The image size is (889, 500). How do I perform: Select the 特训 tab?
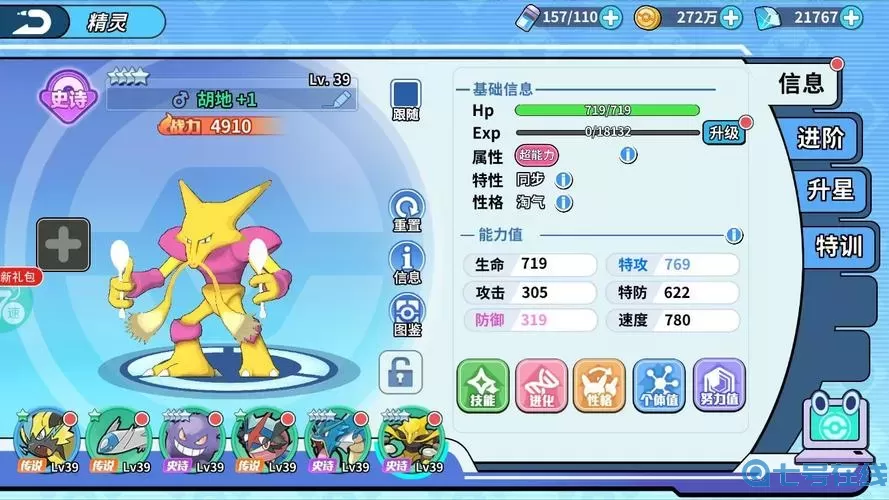[838, 245]
